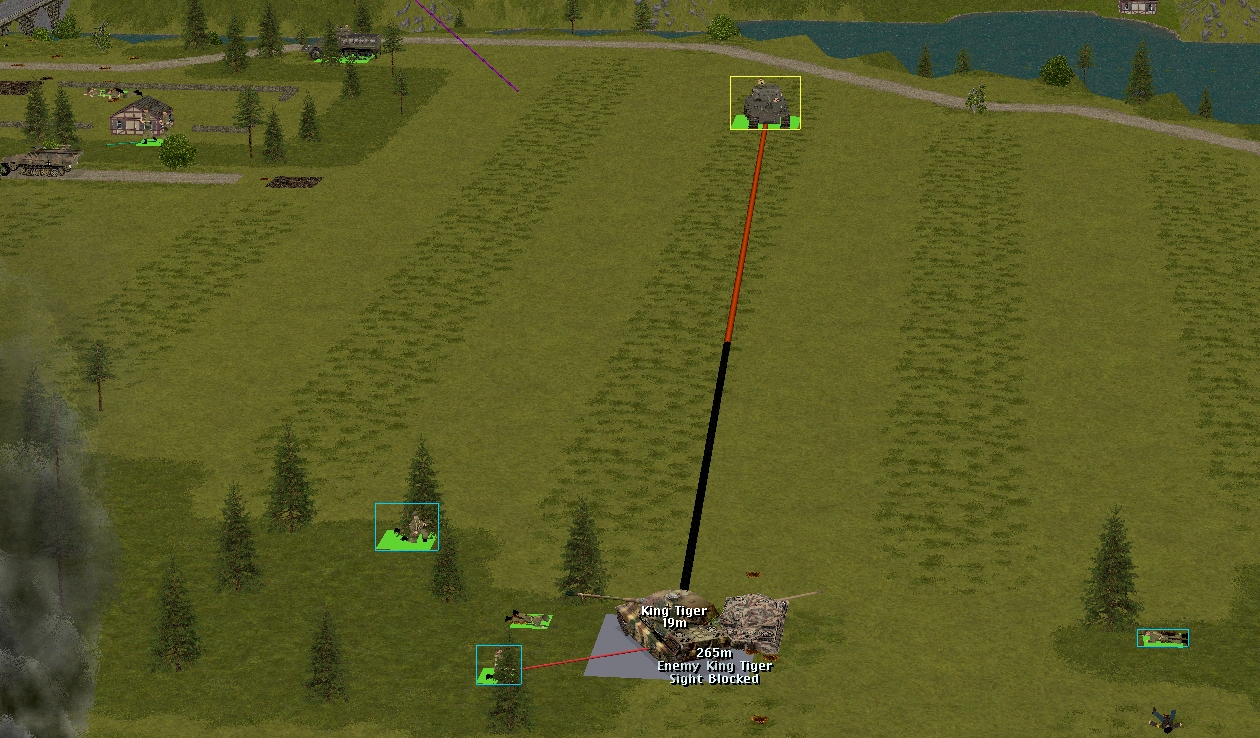Choose the prone infantry beside the King Tiger

pos(528,620)
